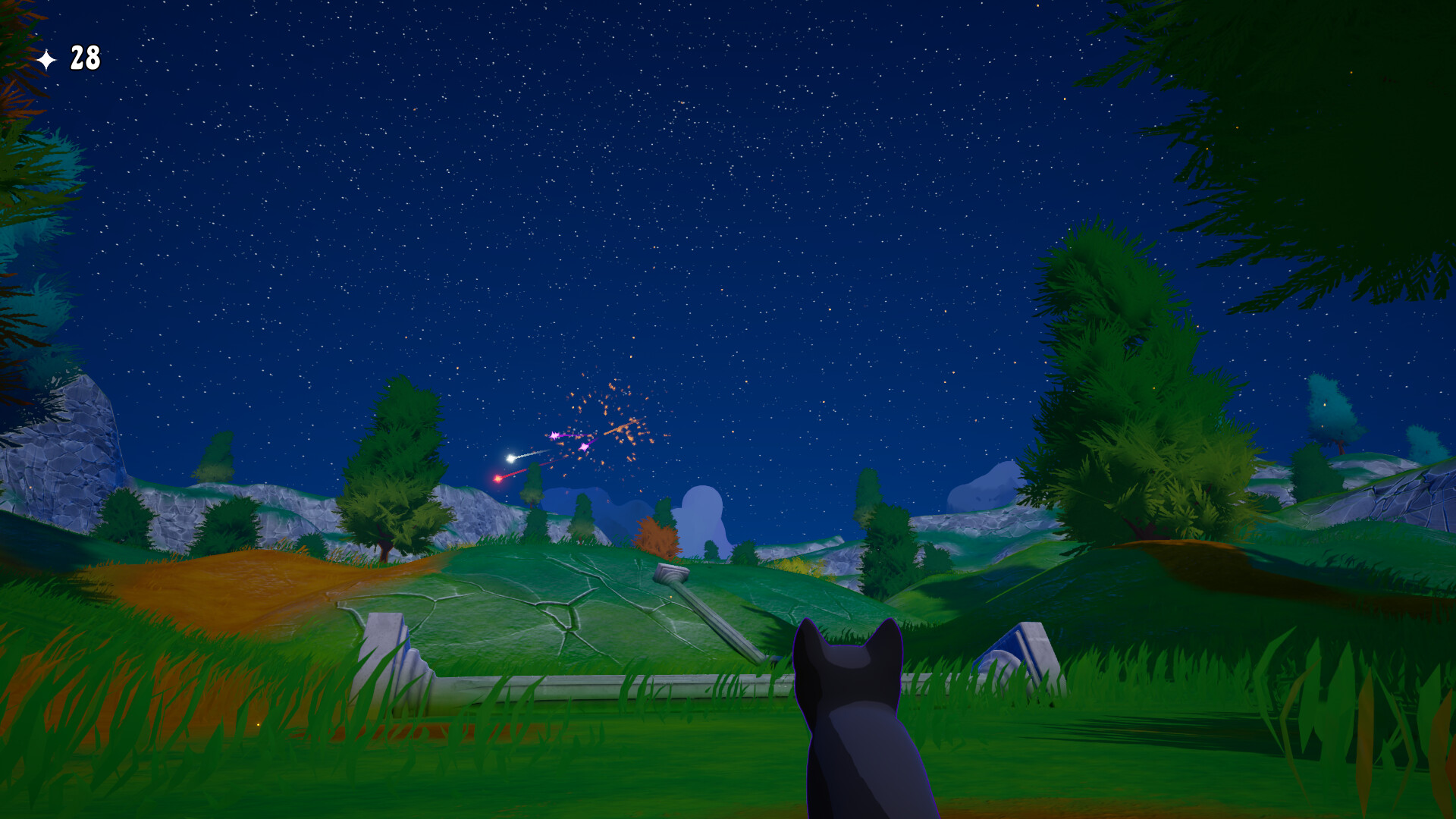Click the small glowing speck in left grass
Screen dimensions: 1456x819
259,725
